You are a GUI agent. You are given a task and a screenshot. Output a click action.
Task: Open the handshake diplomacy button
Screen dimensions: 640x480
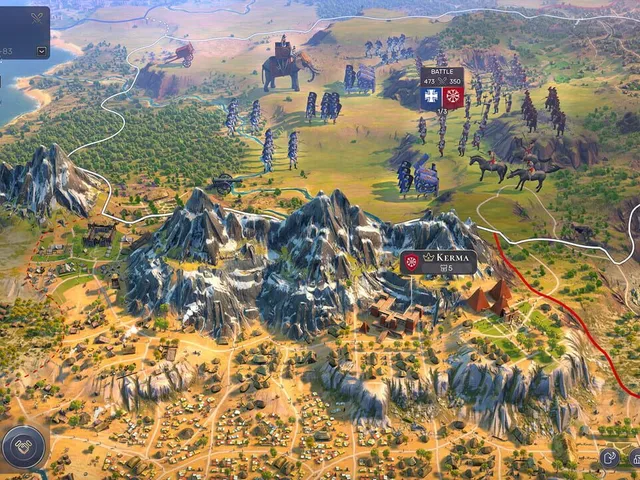click(23, 447)
